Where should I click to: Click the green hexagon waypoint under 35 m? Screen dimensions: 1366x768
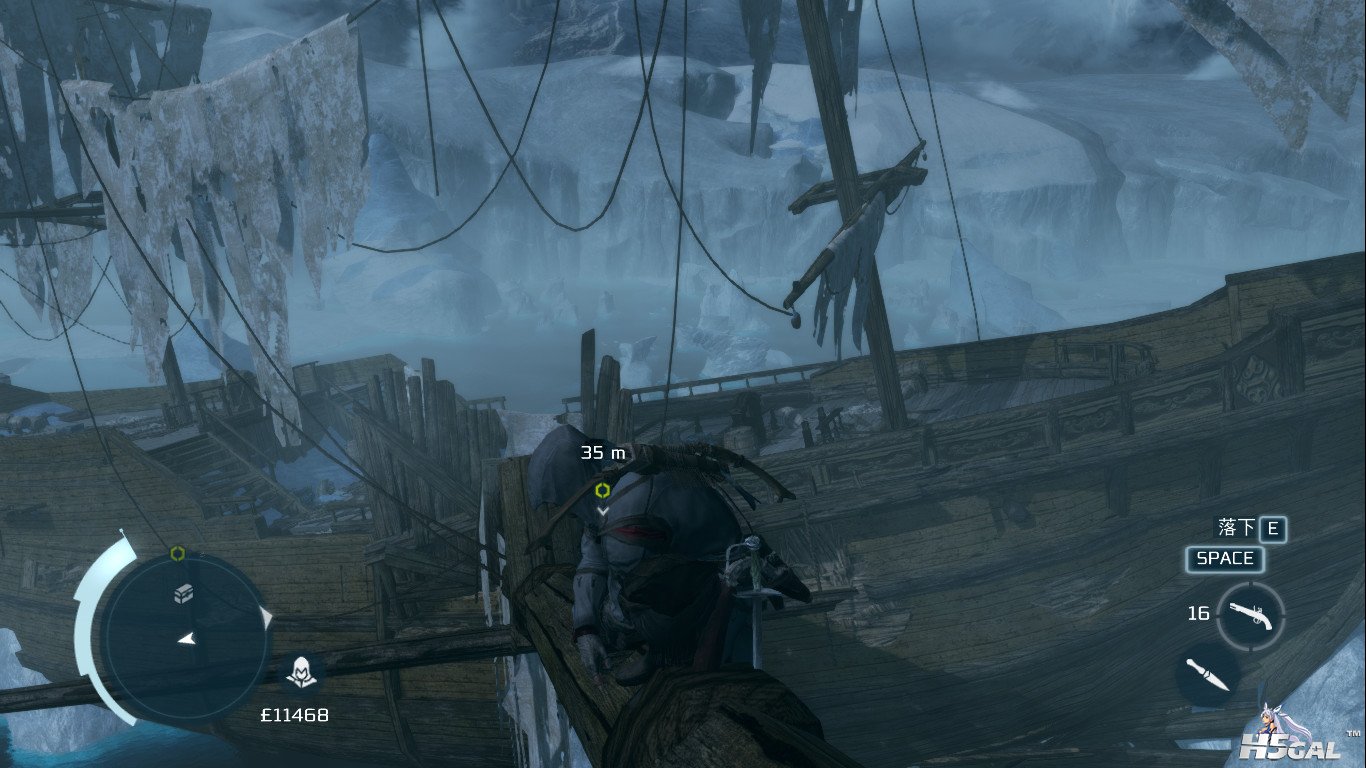coord(602,490)
